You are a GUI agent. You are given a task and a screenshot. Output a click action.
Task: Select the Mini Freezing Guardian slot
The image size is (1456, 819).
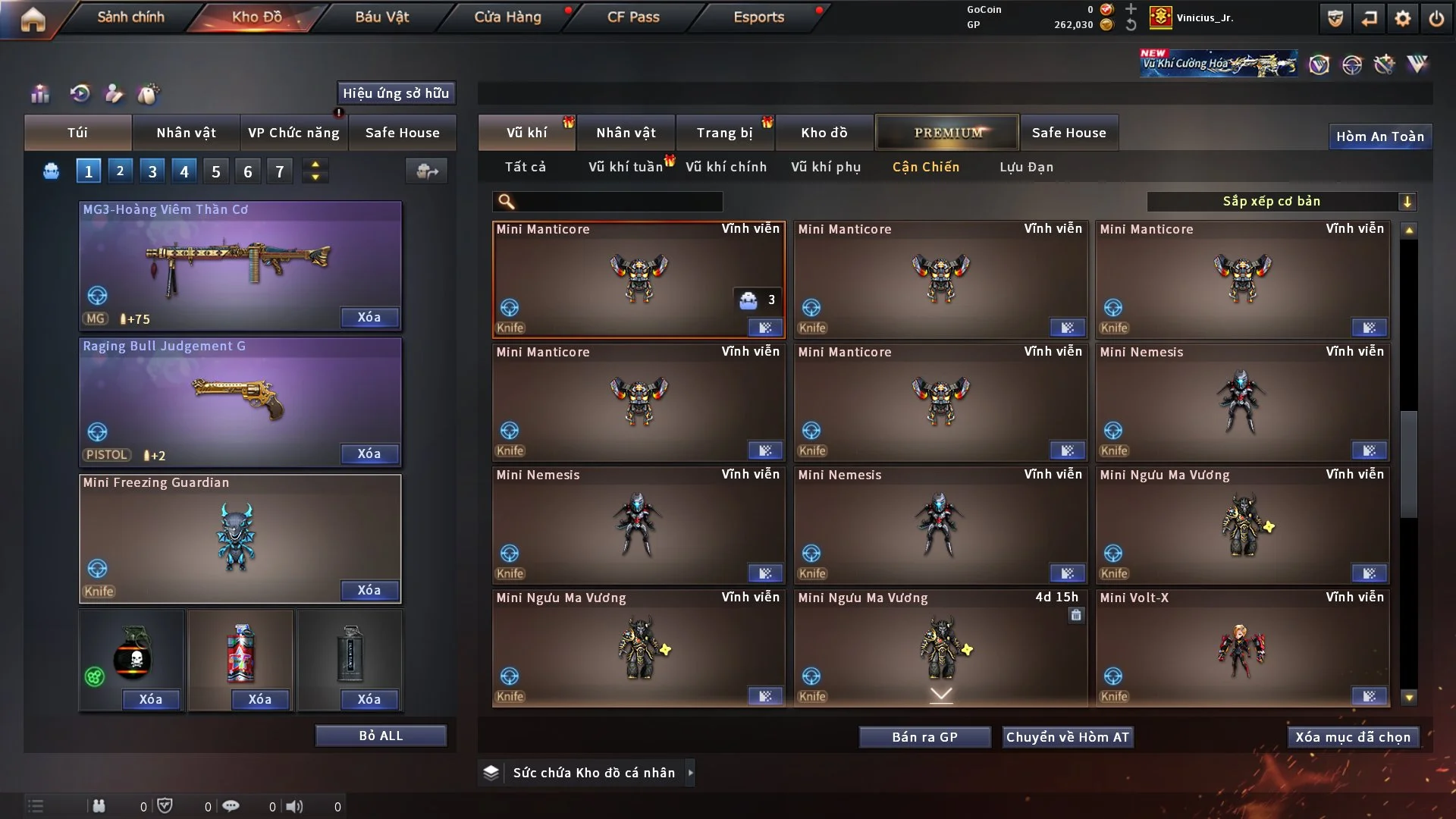pos(240,538)
